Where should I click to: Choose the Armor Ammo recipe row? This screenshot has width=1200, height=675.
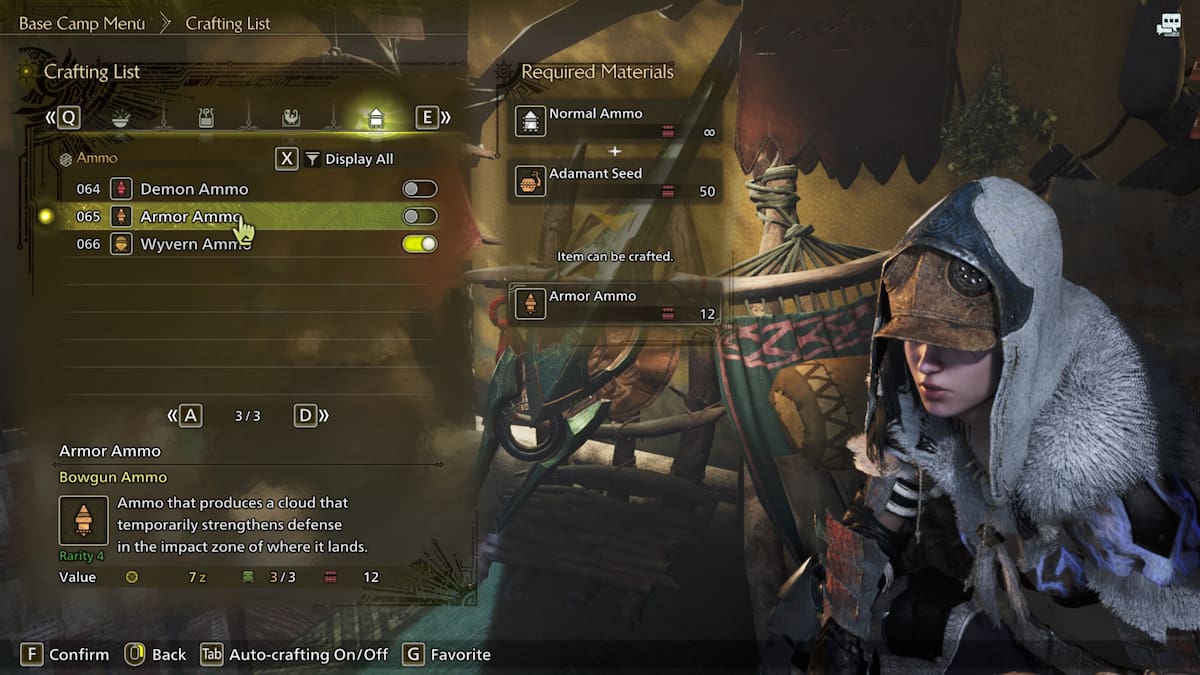pos(190,217)
